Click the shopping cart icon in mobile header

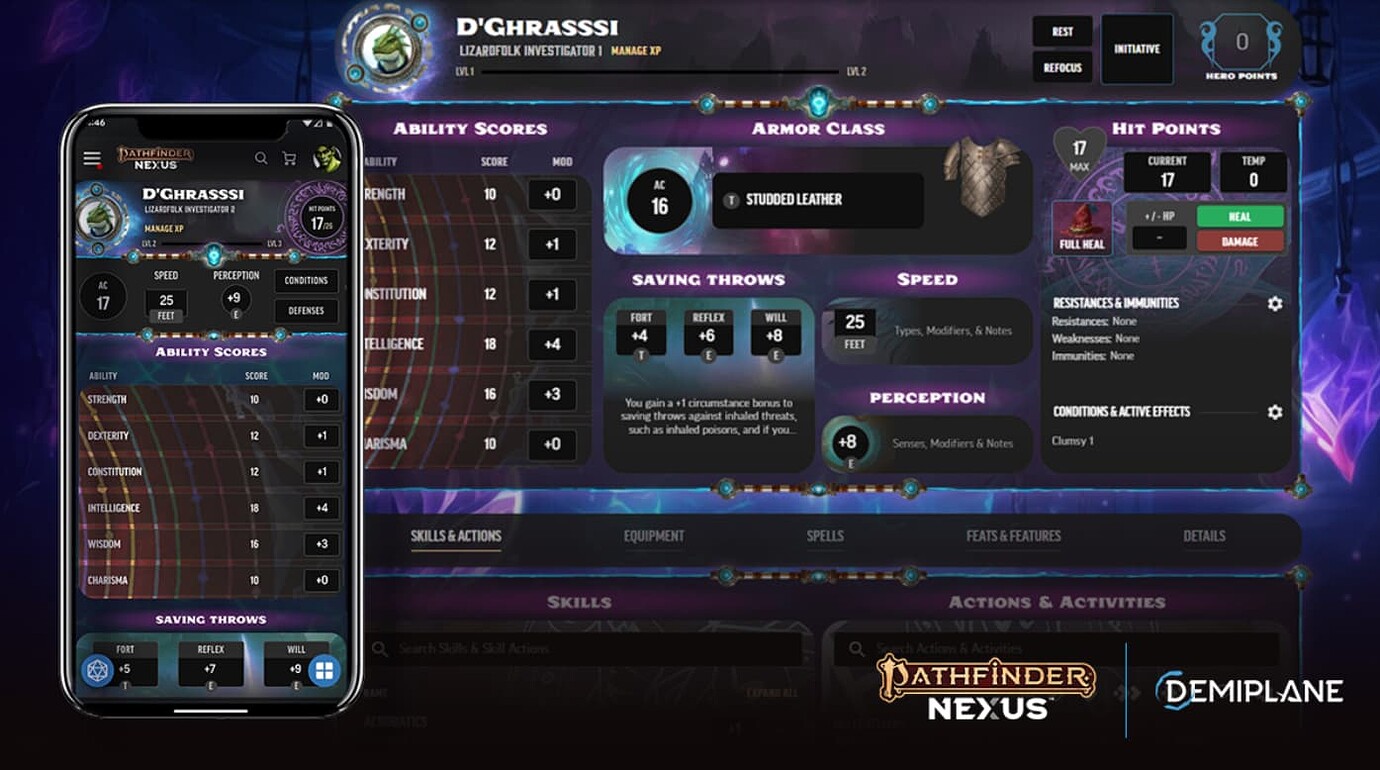click(287, 158)
